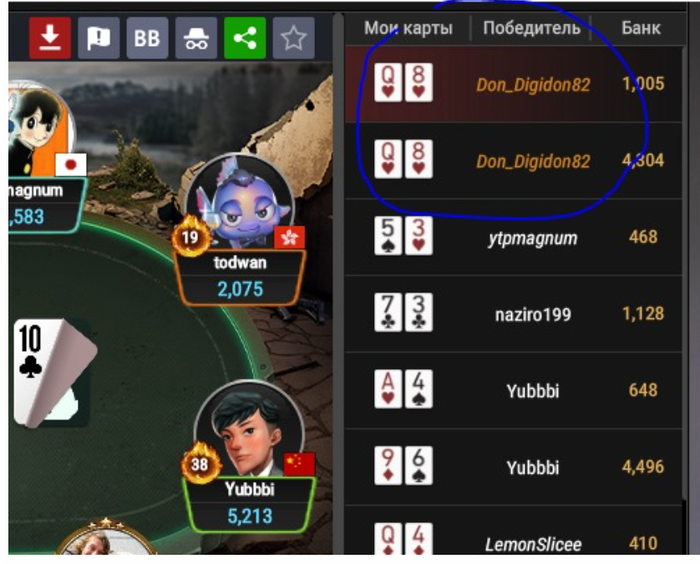
Task: Activate the incognito hat-and-glasses icon
Action: click(196, 38)
